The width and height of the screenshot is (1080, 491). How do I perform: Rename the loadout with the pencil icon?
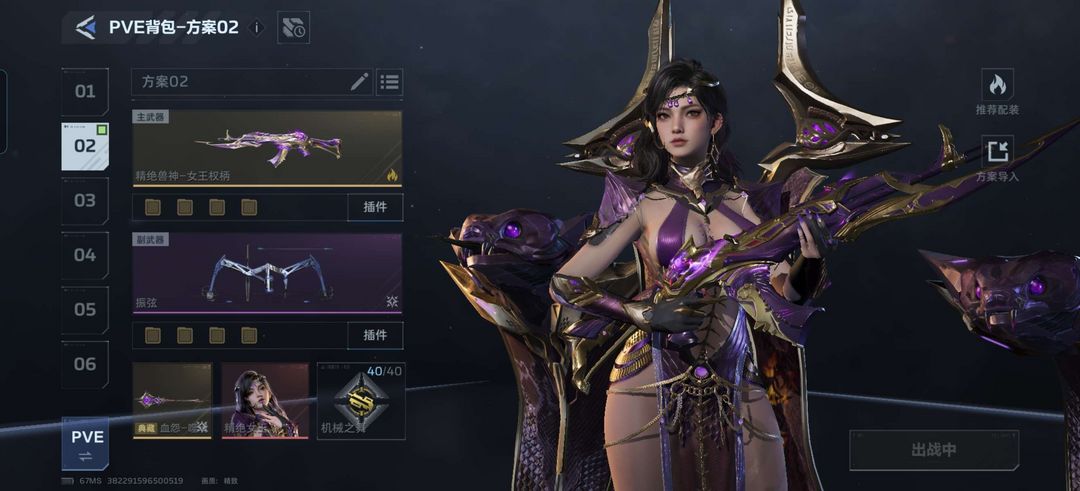click(x=359, y=82)
